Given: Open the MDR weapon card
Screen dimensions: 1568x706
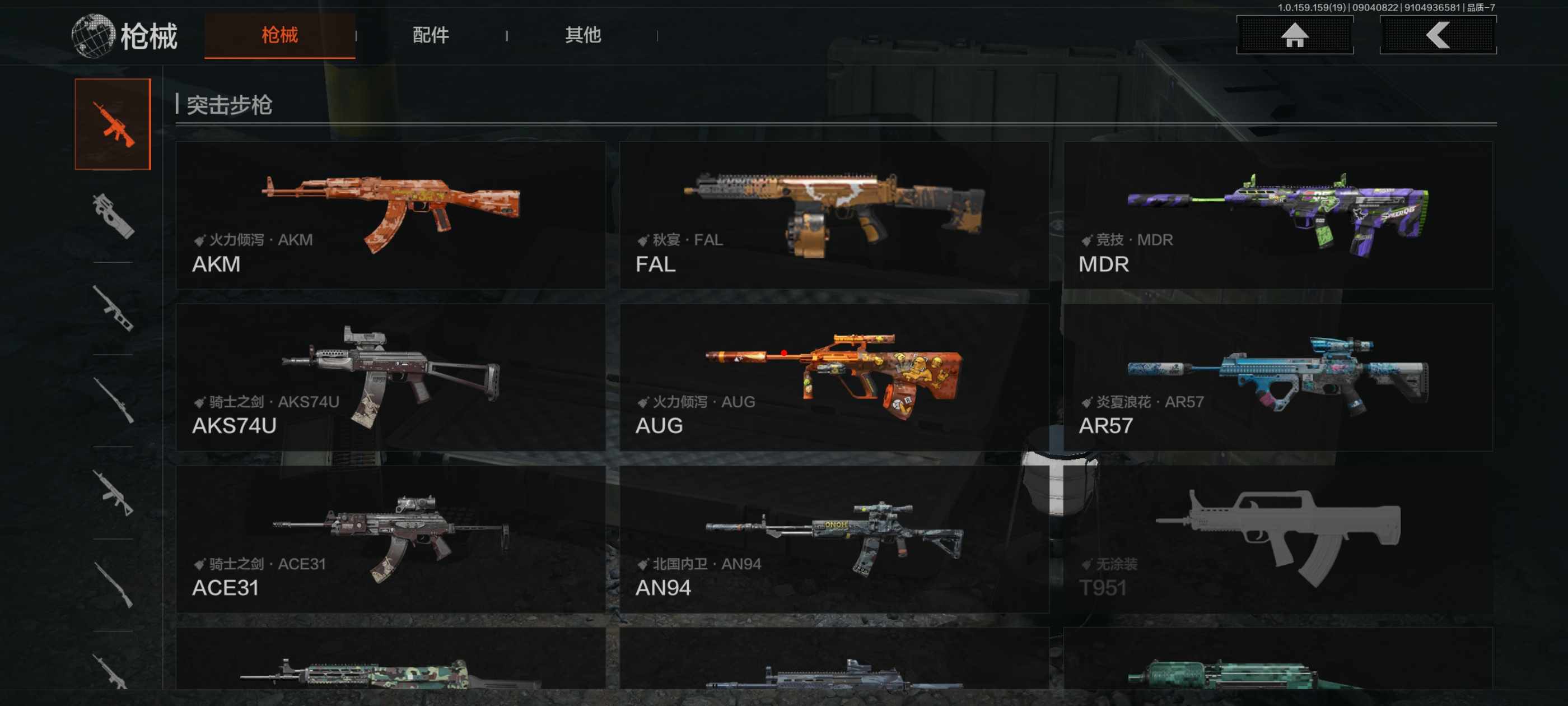Looking at the screenshot, I should pyautogui.click(x=1277, y=215).
